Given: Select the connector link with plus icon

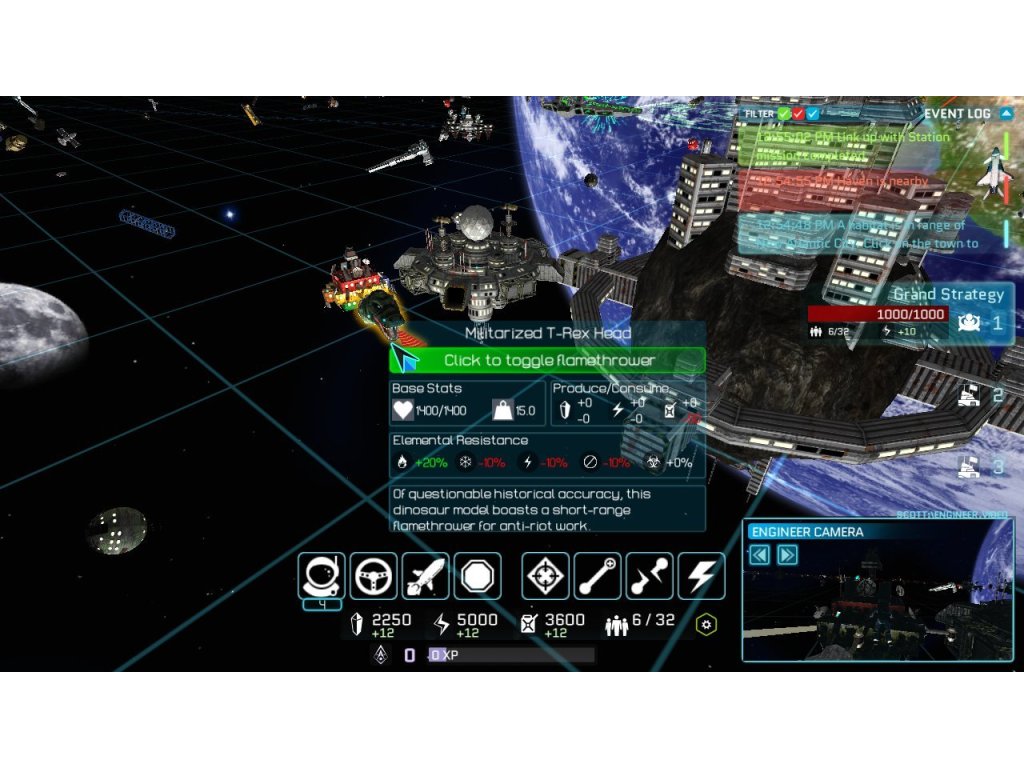Looking at the screenshot, I should click(x=597, y=576).
